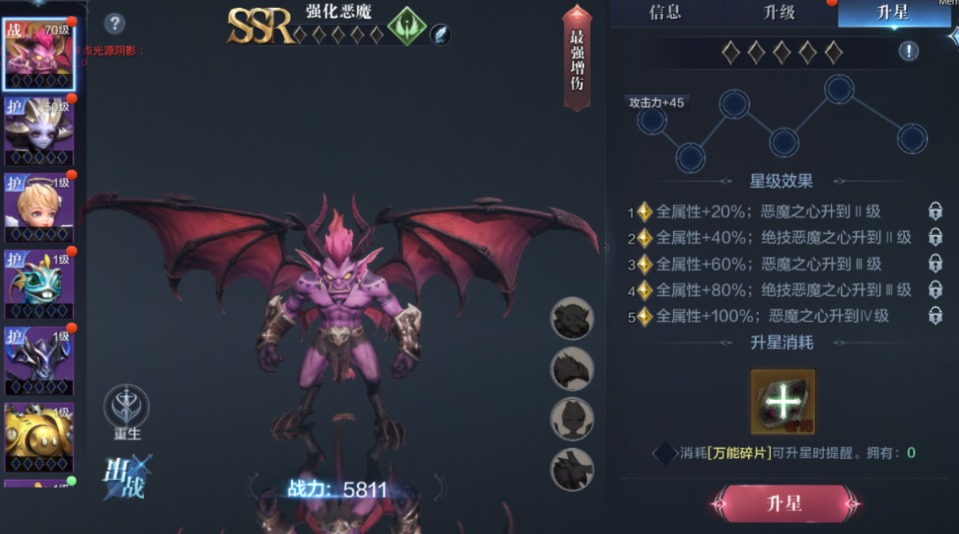Add fragment in the 升星消耗 slot
Viewport: 959px width, 534px height.
point(783,402)
